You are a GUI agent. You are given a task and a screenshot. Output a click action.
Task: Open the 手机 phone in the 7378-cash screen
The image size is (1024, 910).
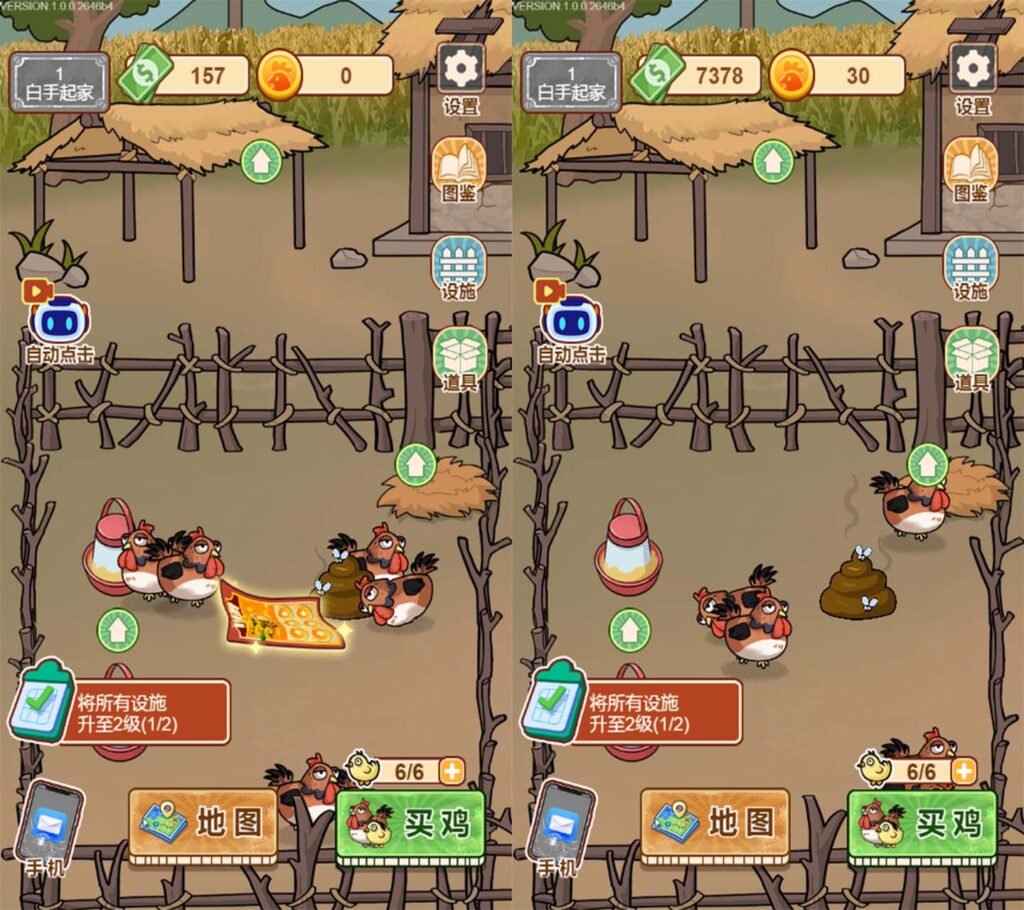click(562, 827)
